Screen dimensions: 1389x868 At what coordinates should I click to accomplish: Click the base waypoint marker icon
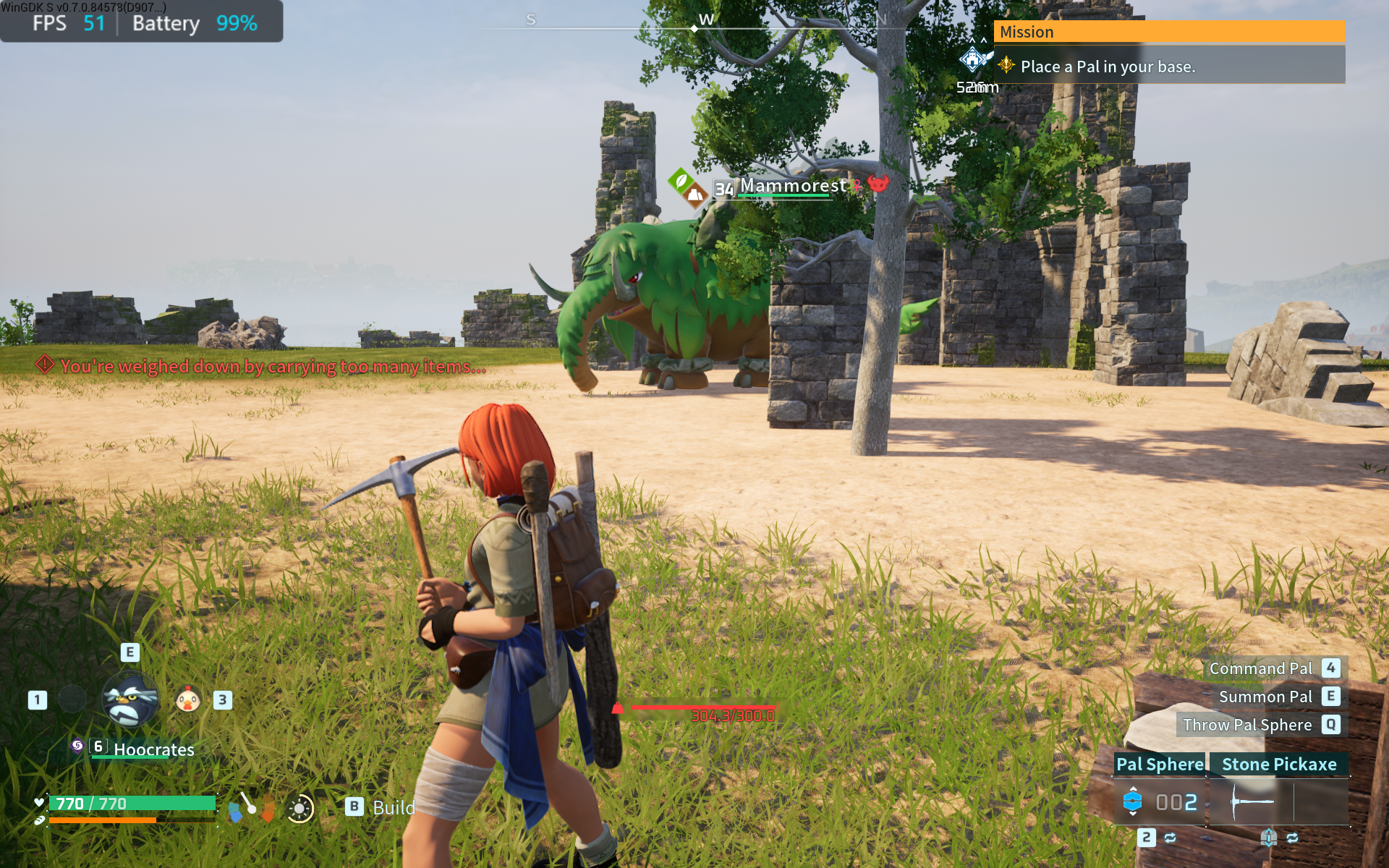pyautogui.click(x=973, y=59)
